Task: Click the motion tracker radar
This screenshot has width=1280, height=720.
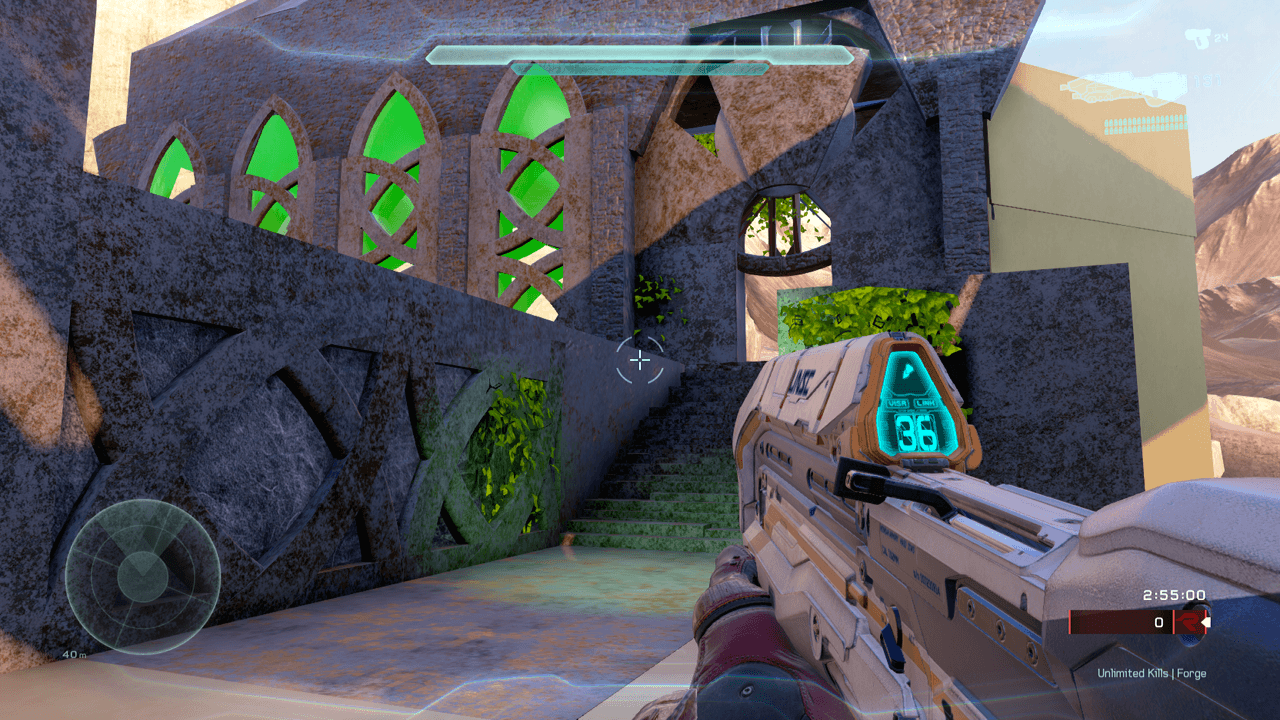Action: [143, 576]
